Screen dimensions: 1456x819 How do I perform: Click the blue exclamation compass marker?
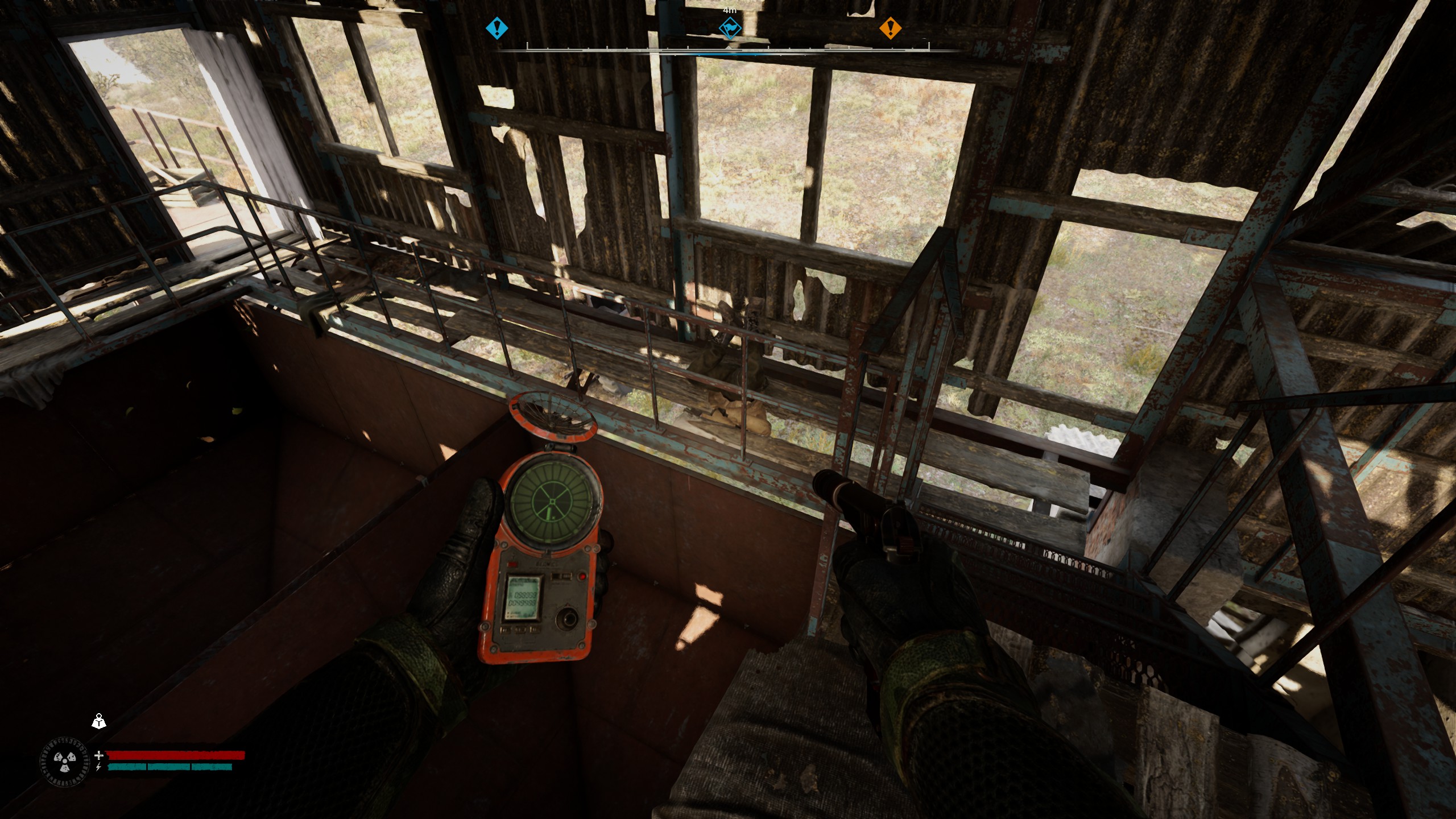497,27
